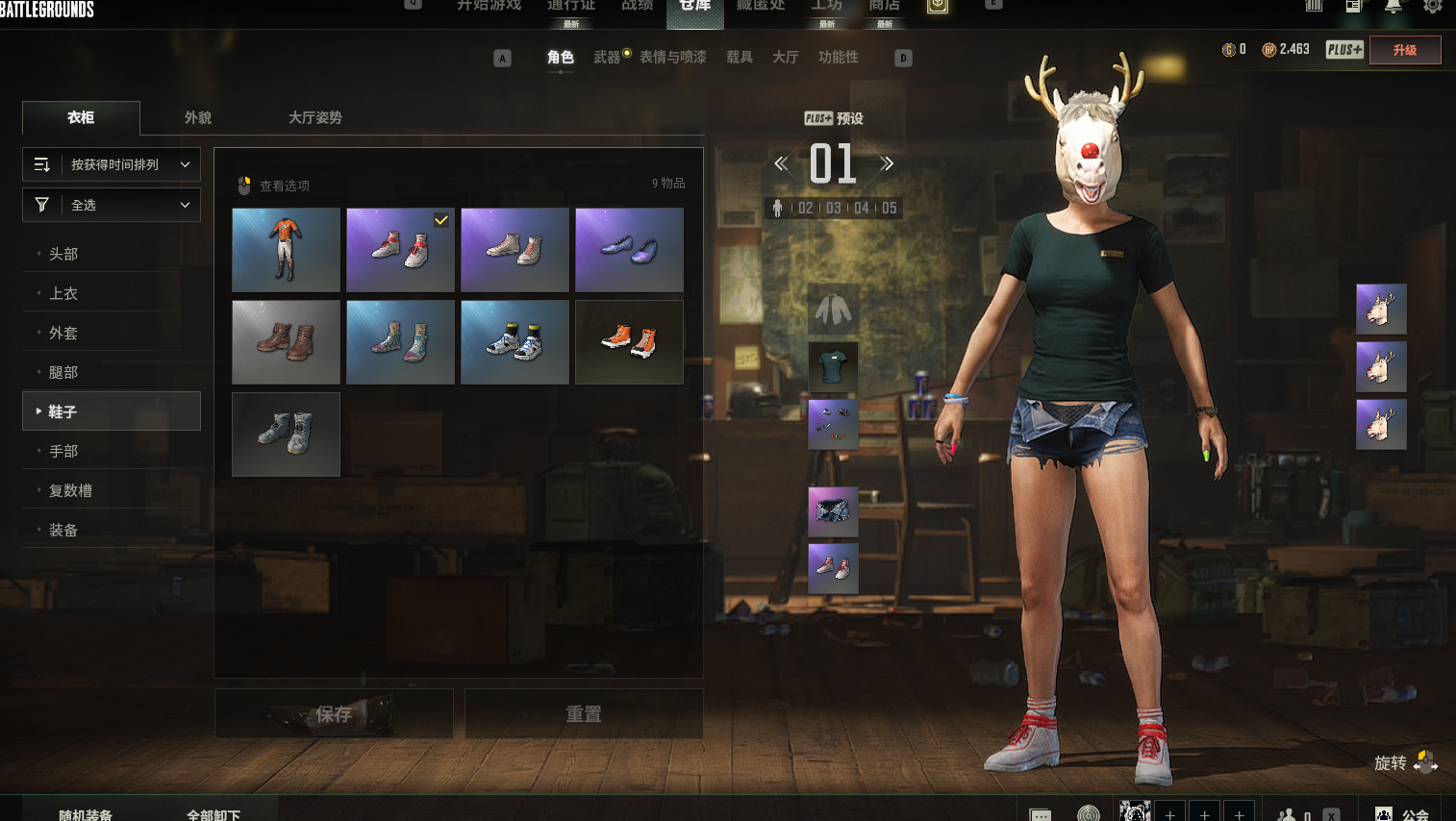Click the 重置 reset button
The width and height of the screenshot is (1456, 821).
pos(584,713)
